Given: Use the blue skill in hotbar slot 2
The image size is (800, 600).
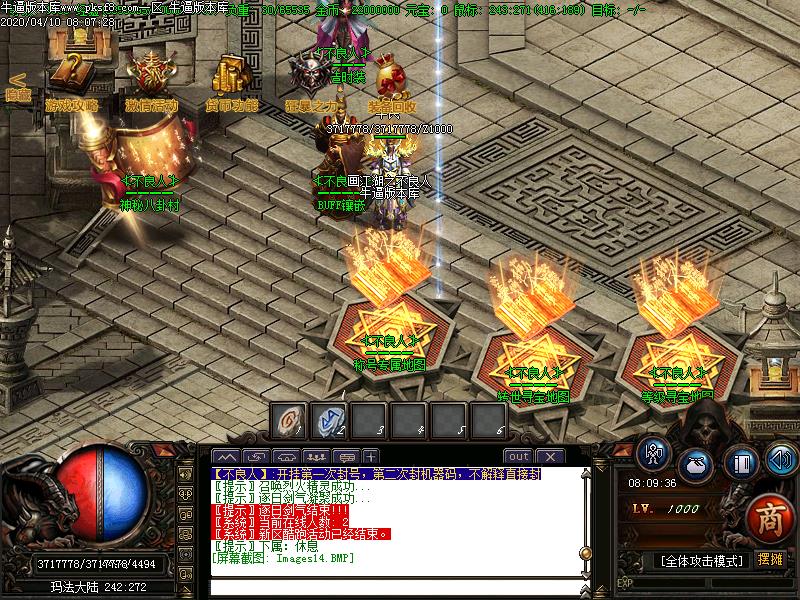Looking at the screenshot, I should (x=329, y=420).
